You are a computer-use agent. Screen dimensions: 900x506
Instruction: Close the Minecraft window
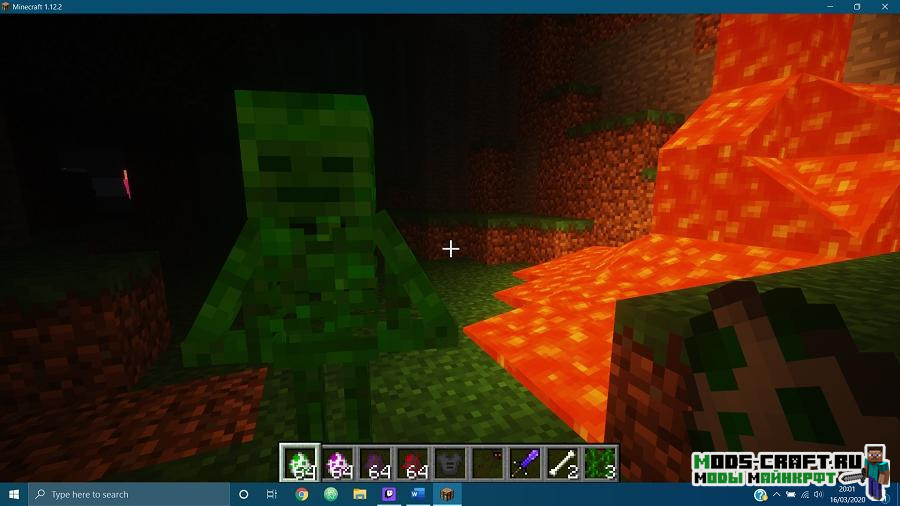[x=885, y=6]
